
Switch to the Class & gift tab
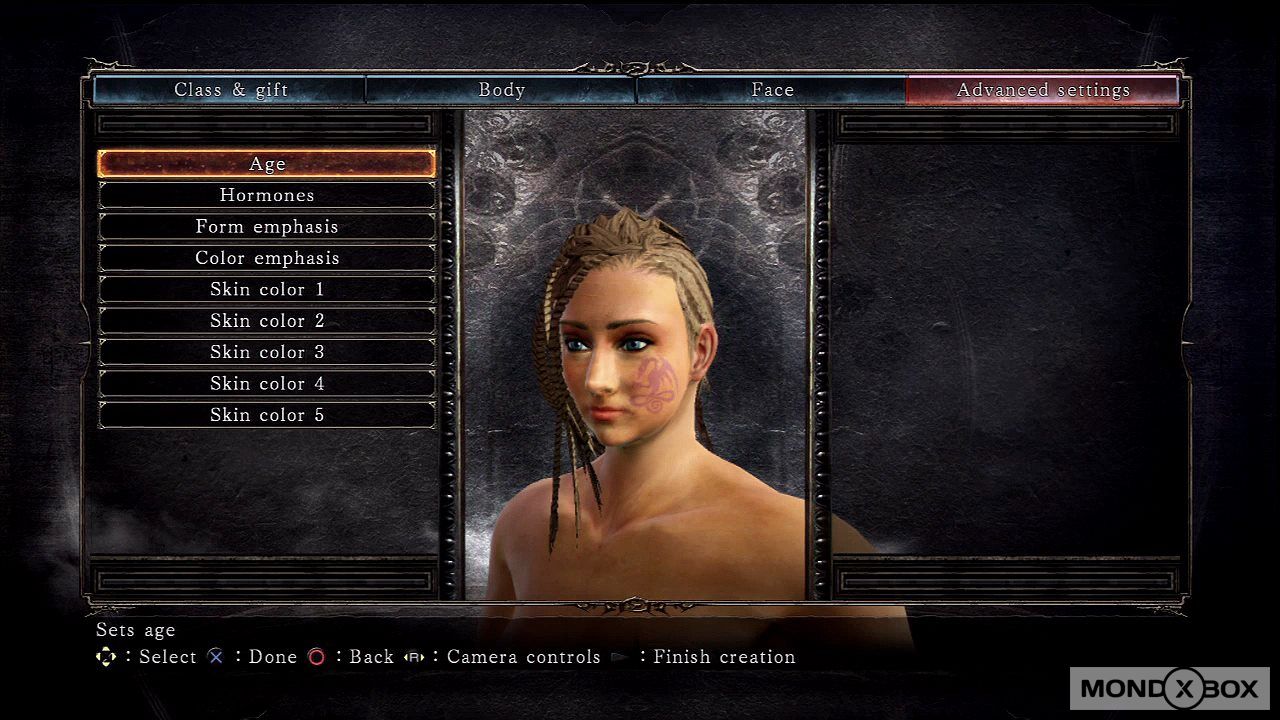[x=231, y=90]
